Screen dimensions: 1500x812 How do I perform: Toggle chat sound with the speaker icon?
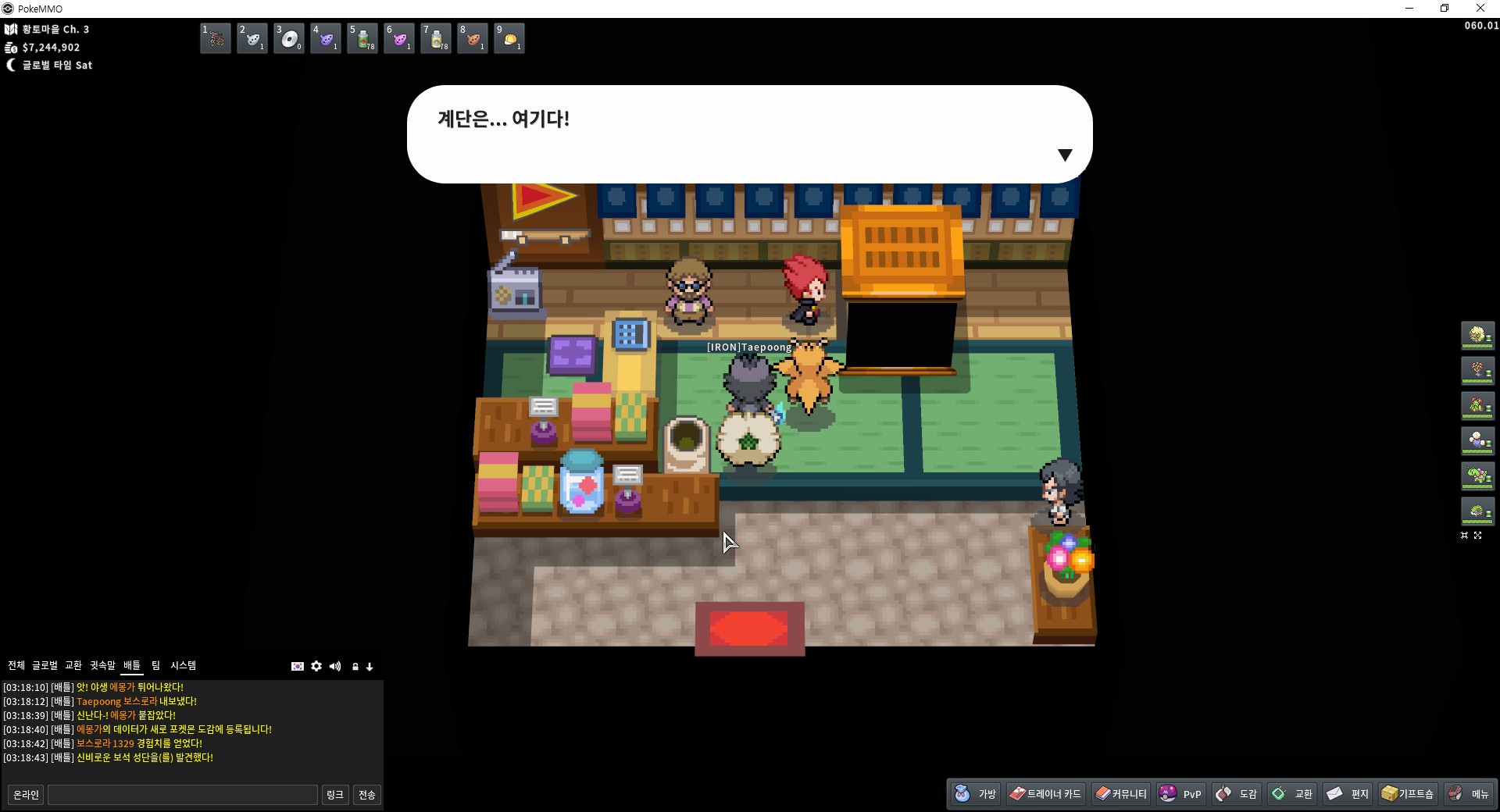click(335, 666)
